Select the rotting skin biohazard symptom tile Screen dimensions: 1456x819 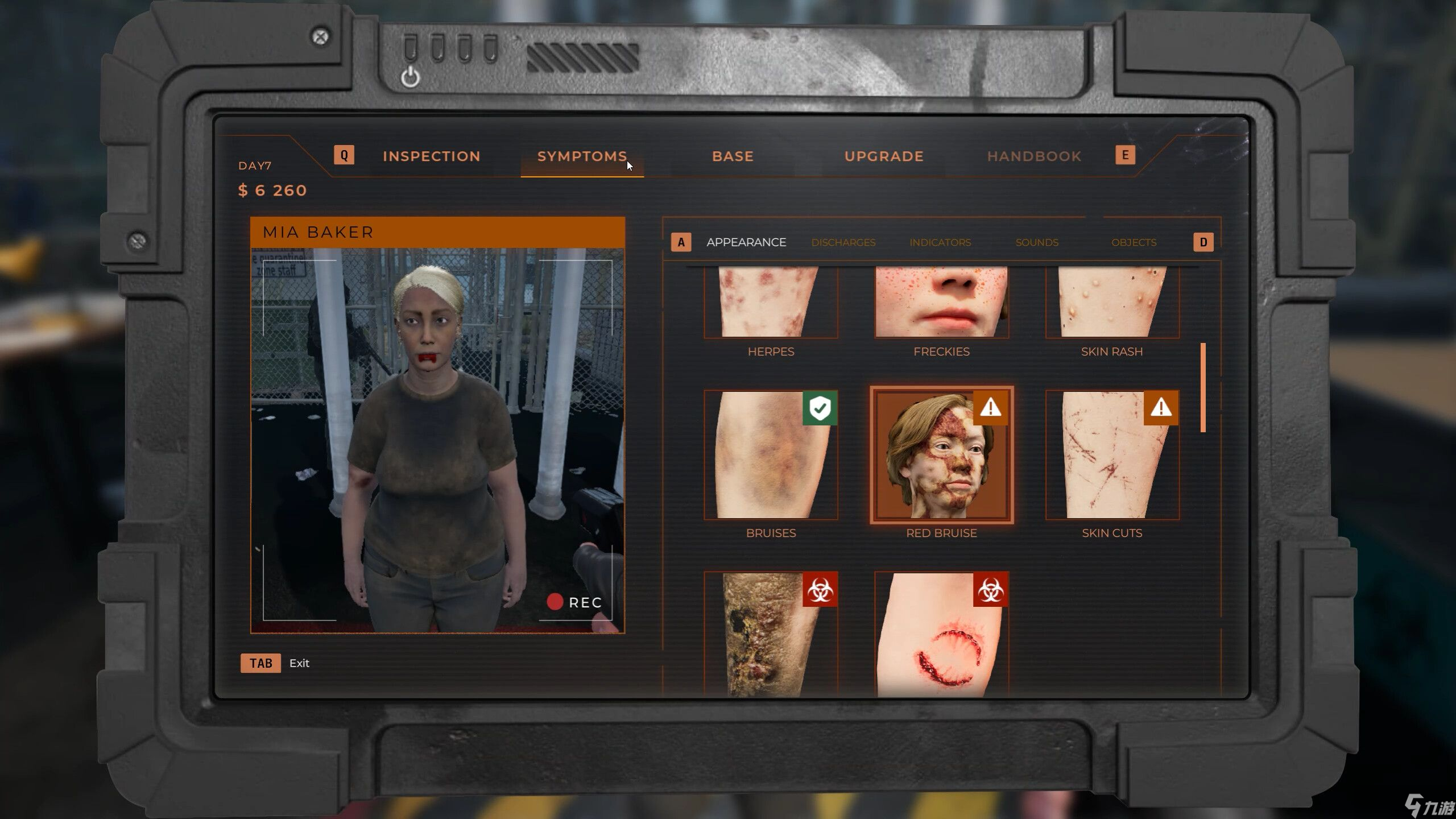771,634
